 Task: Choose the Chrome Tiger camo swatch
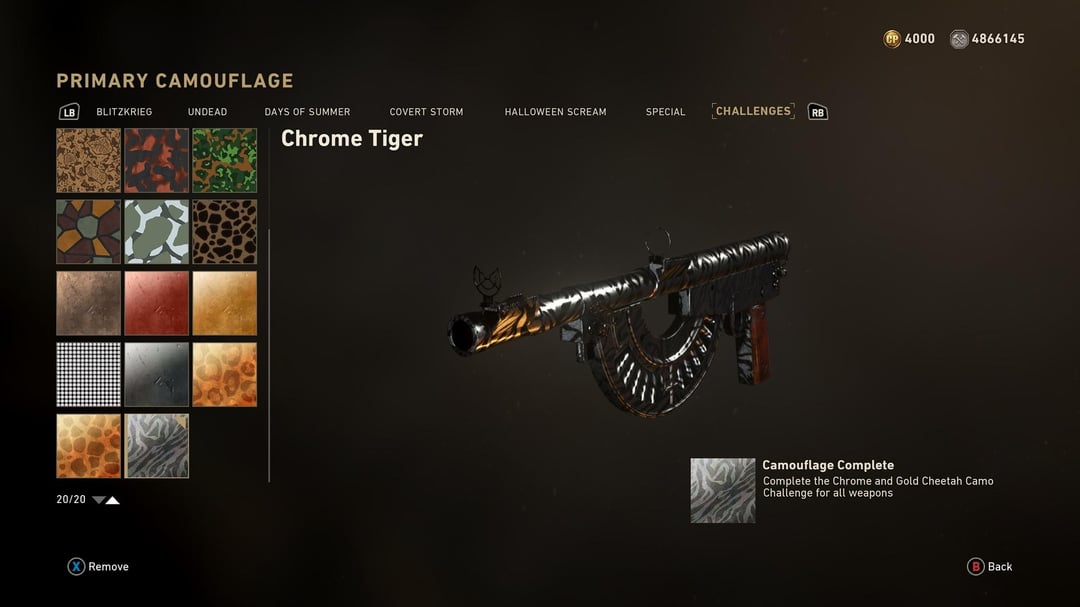[157, 446]
